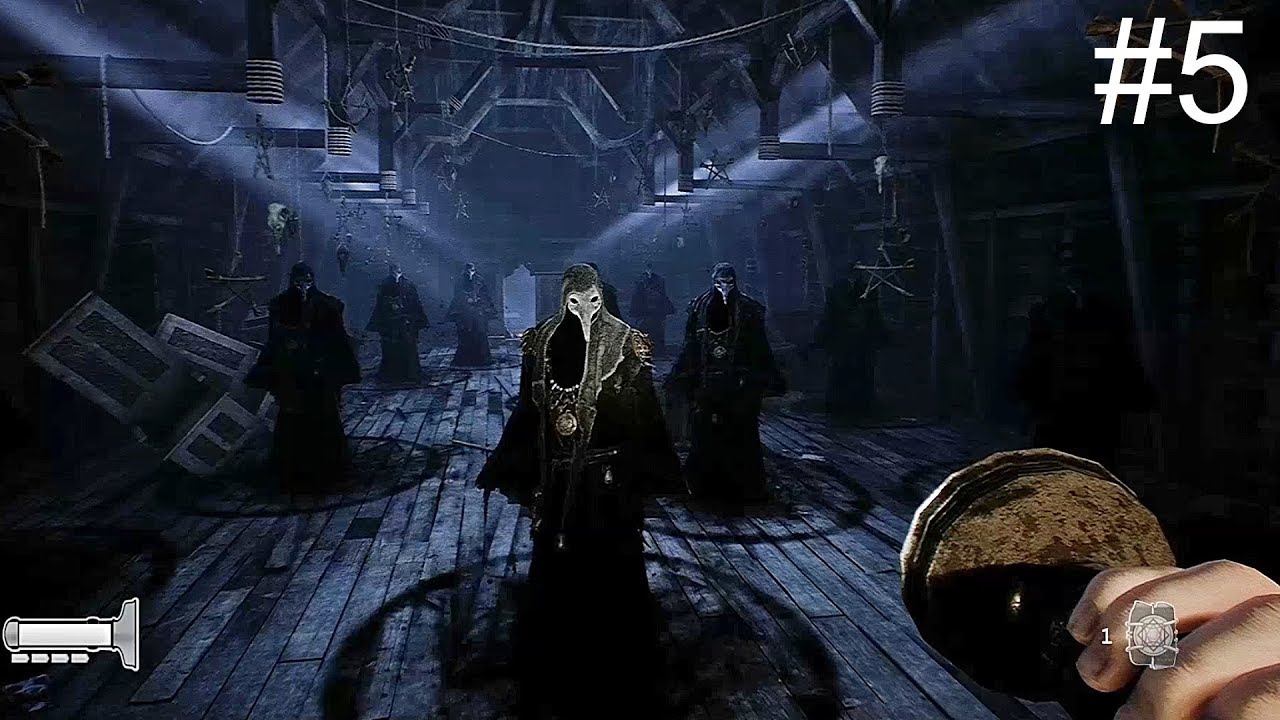
Task: Select the talisman item icon near the hand
Action: (1152, 633)
